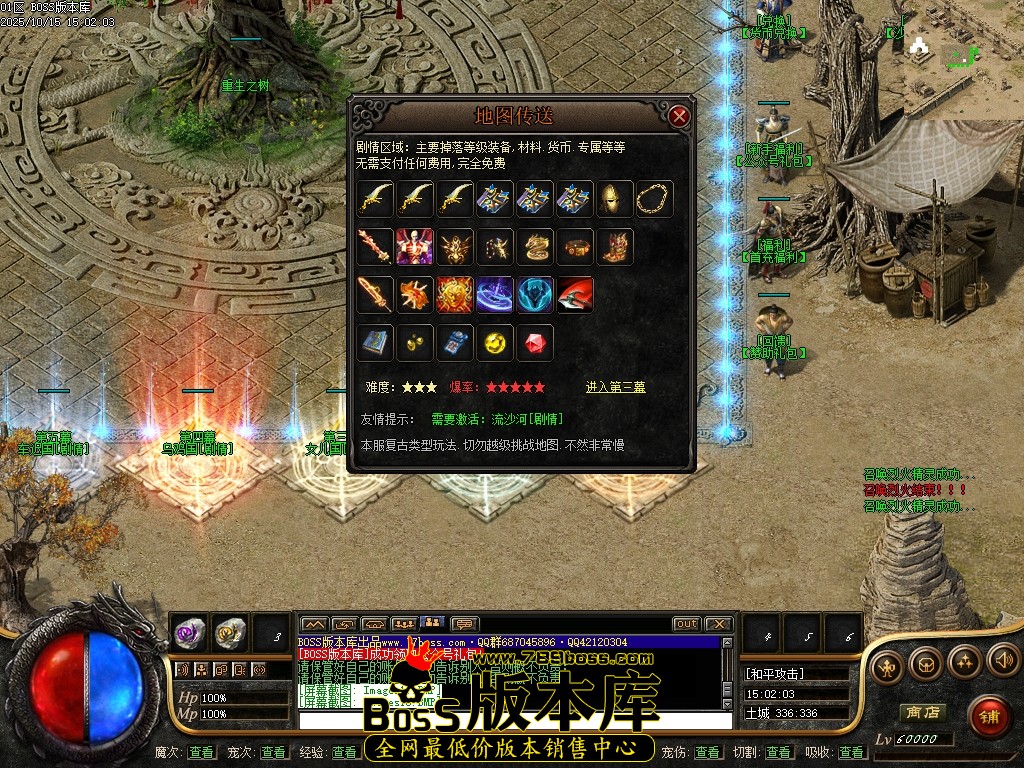Viewport: 1024px width, 768px height.
Task: Click the 进入第三幕 link
Action: pyautogui.click(x=615, y=387)
